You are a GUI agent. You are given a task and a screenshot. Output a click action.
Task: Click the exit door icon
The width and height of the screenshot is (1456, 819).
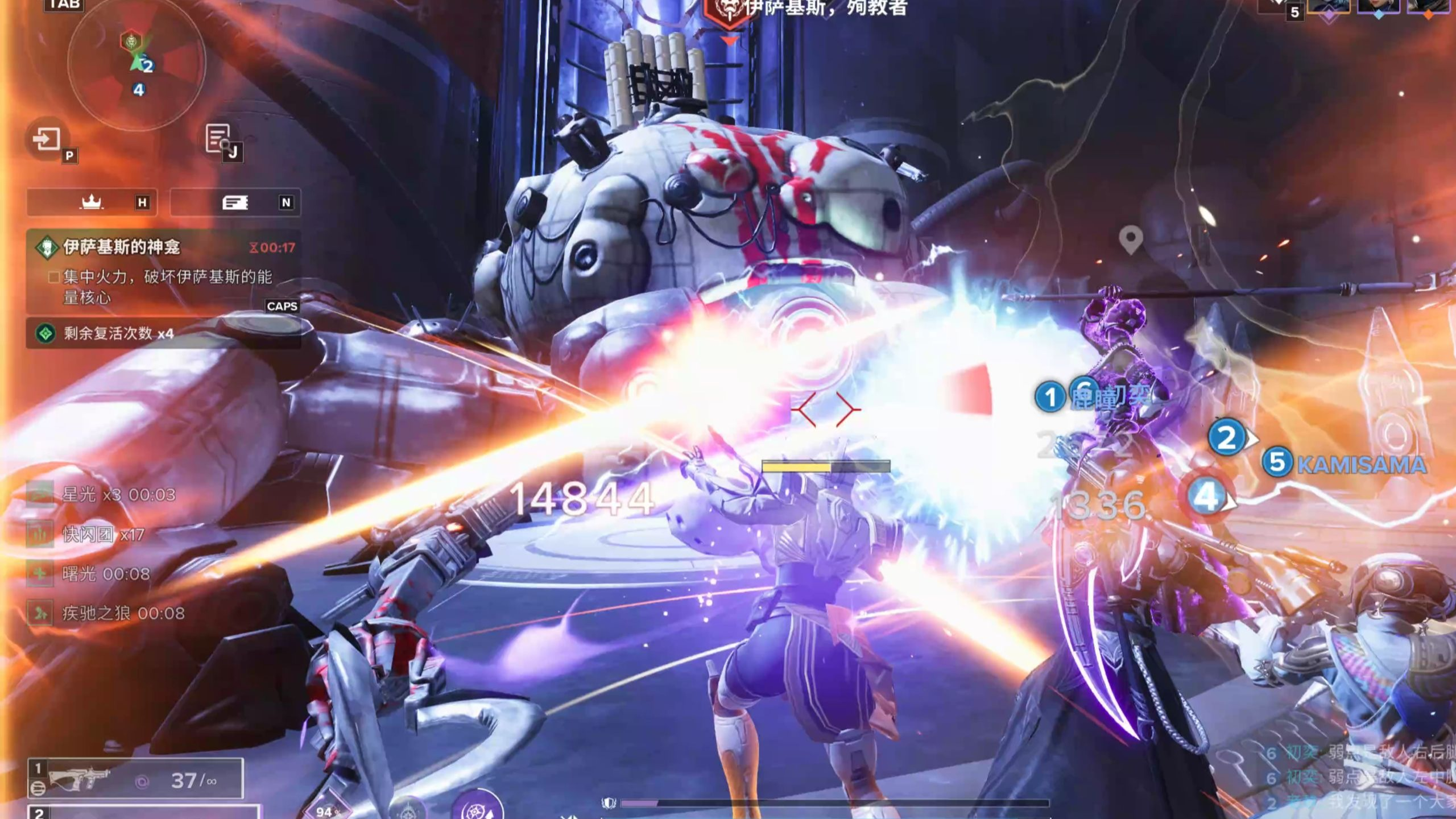coord(47,138)
